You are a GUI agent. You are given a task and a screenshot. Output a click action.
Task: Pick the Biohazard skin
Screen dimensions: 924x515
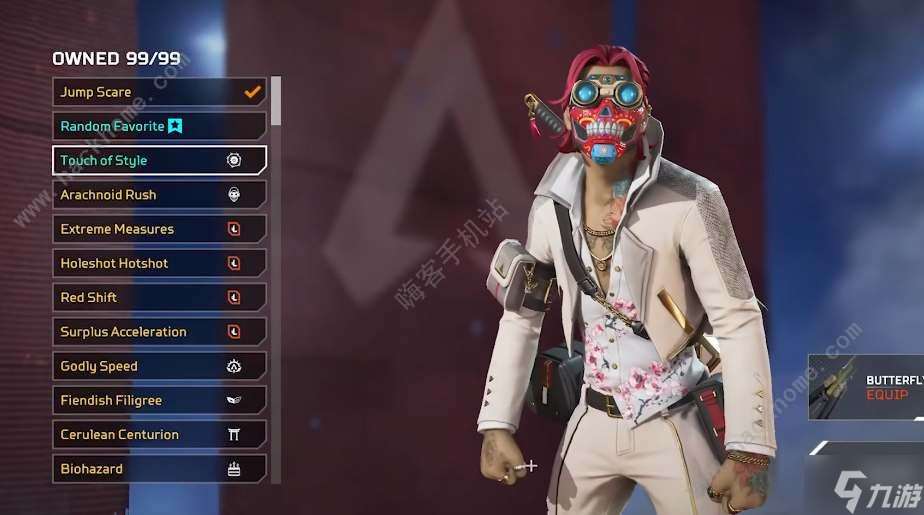coord(159,469)
